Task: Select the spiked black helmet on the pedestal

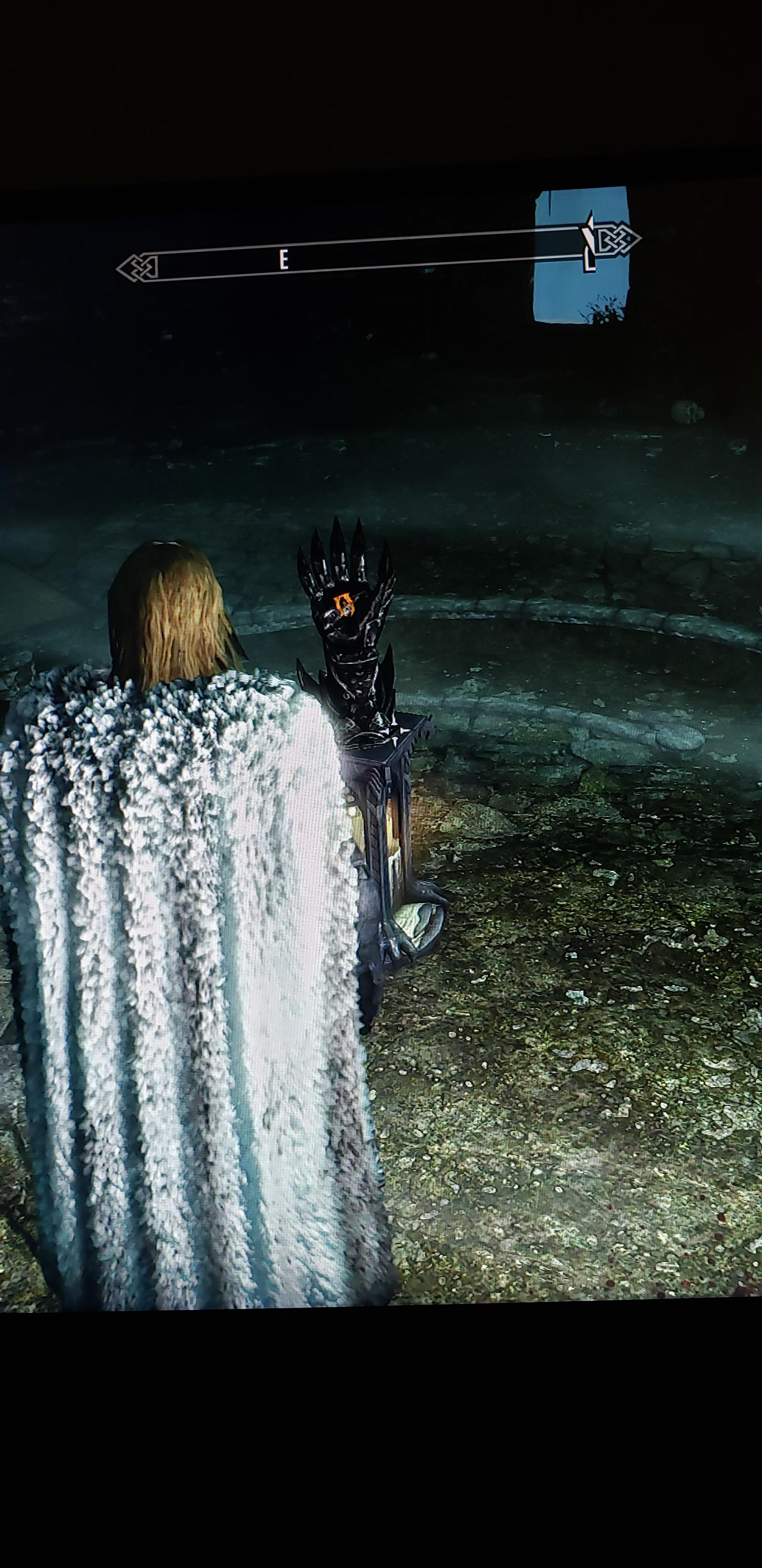Action: (x=347, y=621)
